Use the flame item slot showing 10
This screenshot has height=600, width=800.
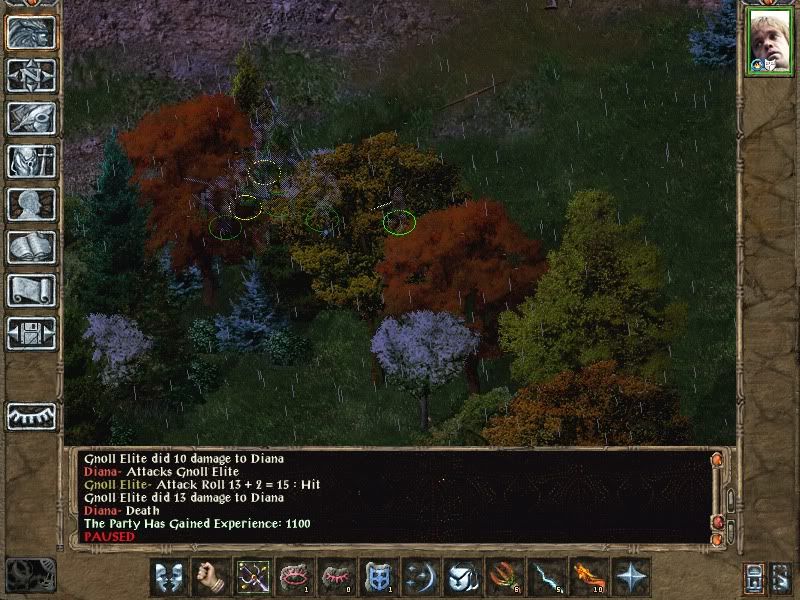589,577
